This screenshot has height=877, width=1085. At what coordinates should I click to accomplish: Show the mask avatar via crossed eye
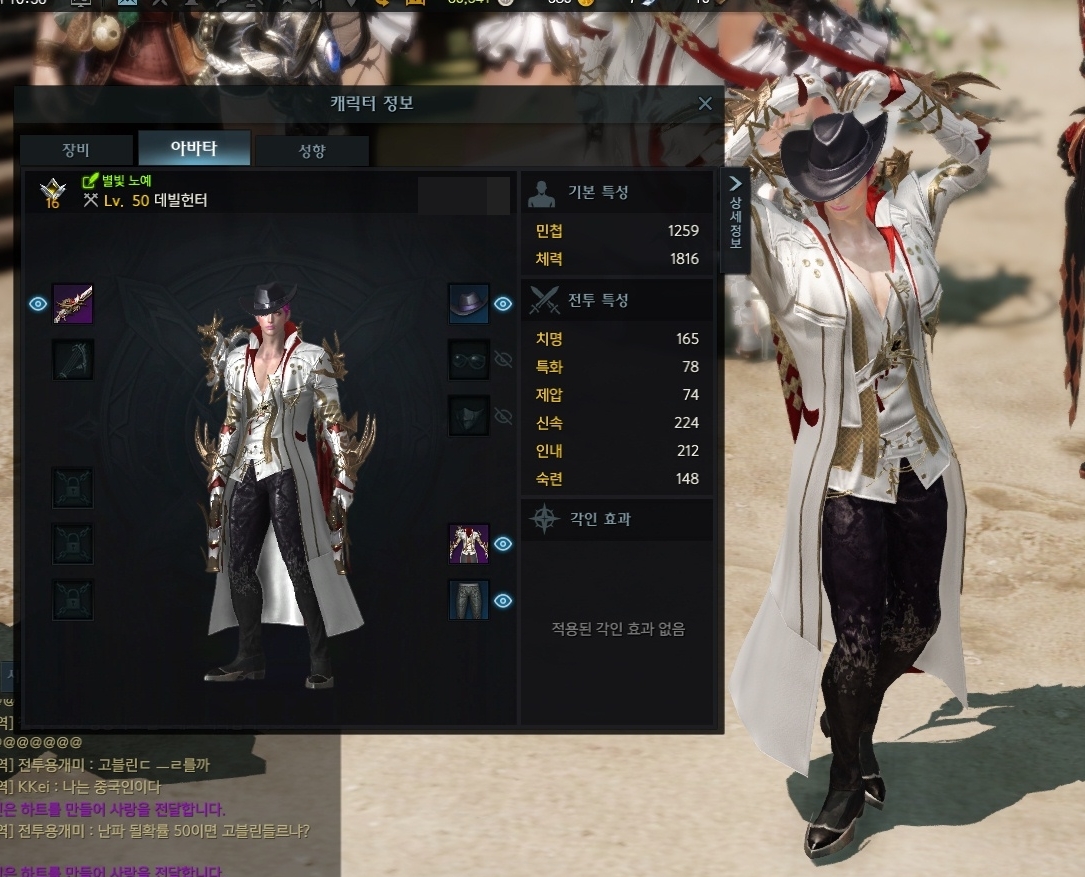tap(503, 416)
